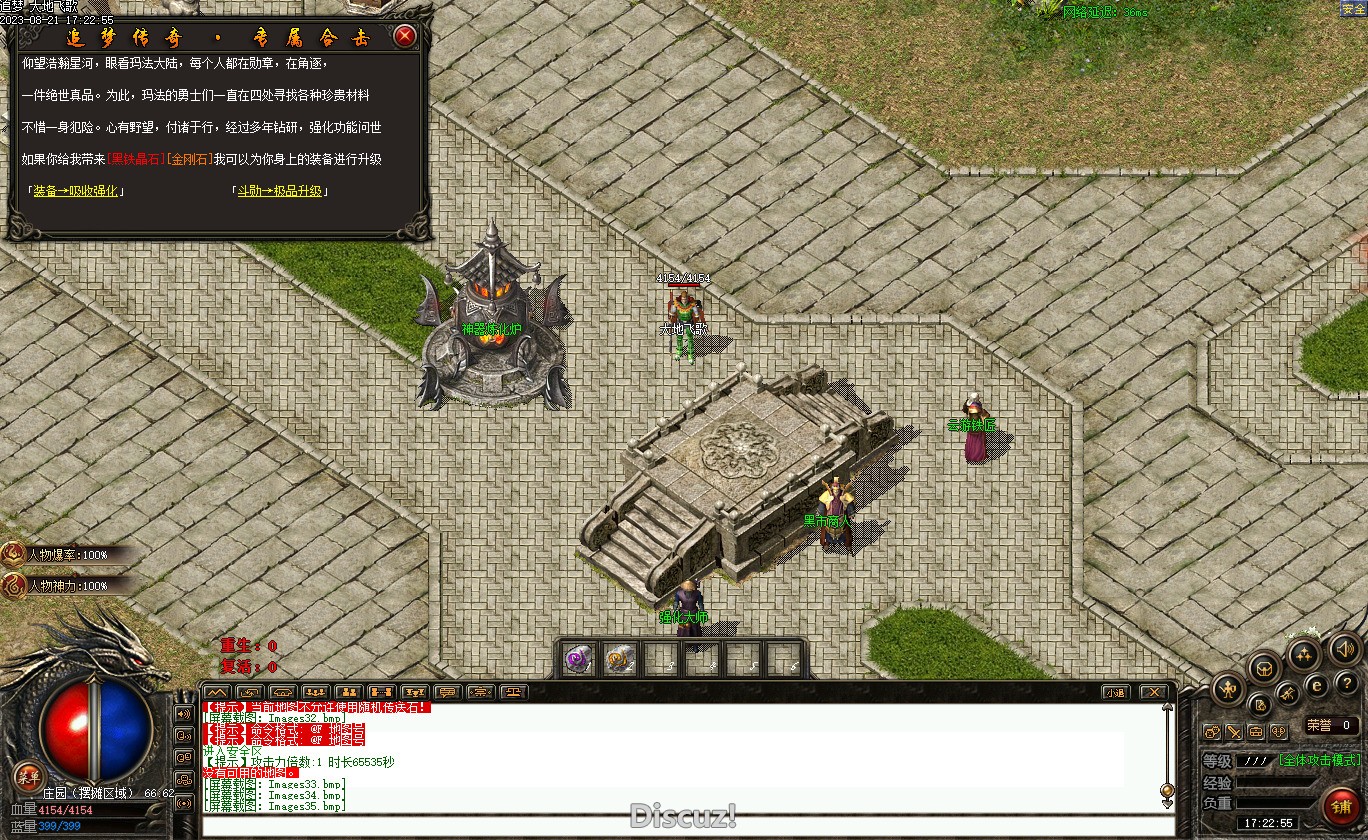Viewport: 1368px width, 840px height.
Task: Choose the 装备→吸收强化 dialogue option
Action: click(75, 190)
